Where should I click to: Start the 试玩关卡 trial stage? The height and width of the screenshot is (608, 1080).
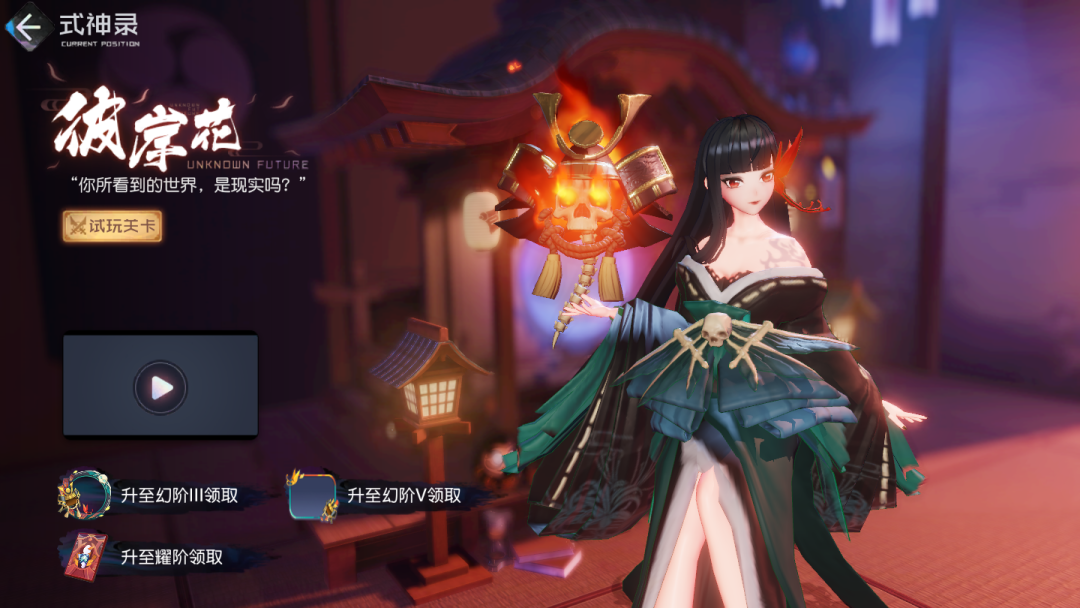tap(112, 226)
